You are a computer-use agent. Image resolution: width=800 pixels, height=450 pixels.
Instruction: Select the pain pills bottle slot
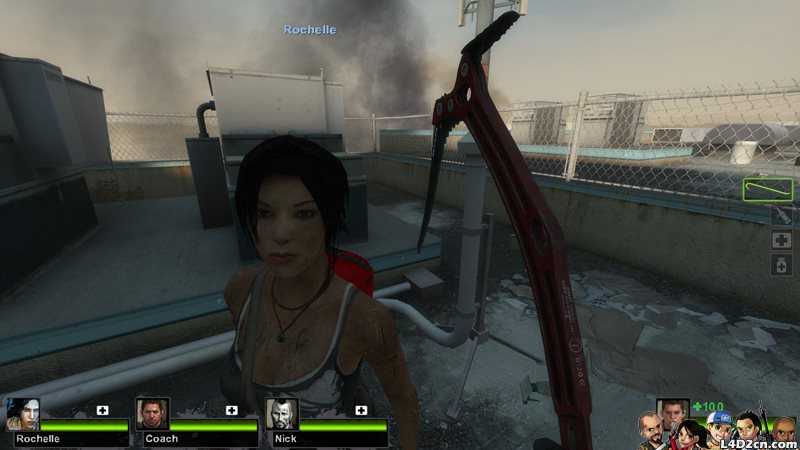click(x=782, y=264)
